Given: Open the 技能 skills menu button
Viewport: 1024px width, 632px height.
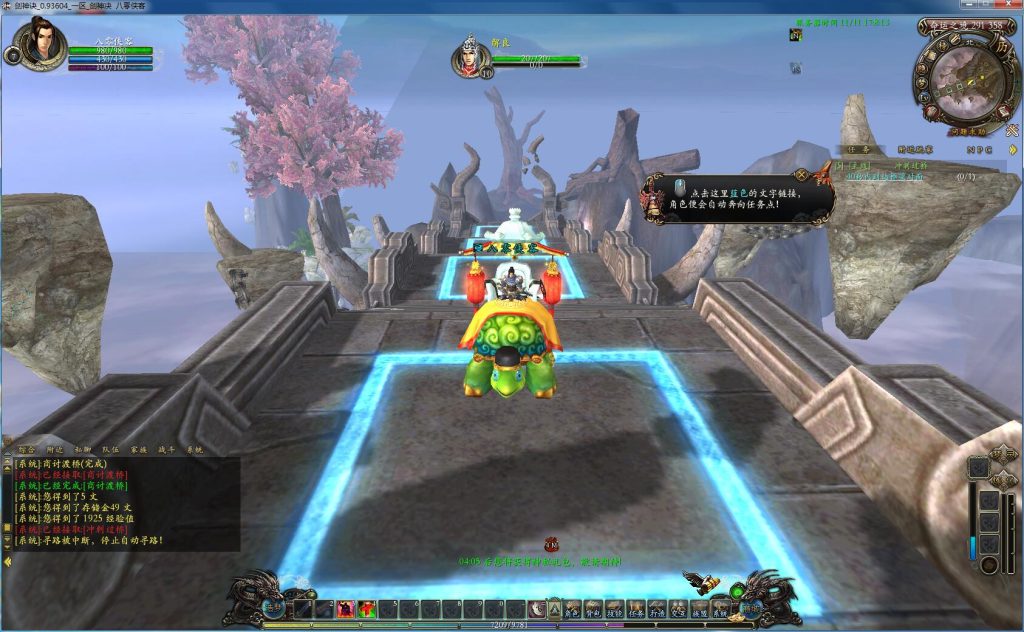Looking at the screenshot, I should click(614, 607).
